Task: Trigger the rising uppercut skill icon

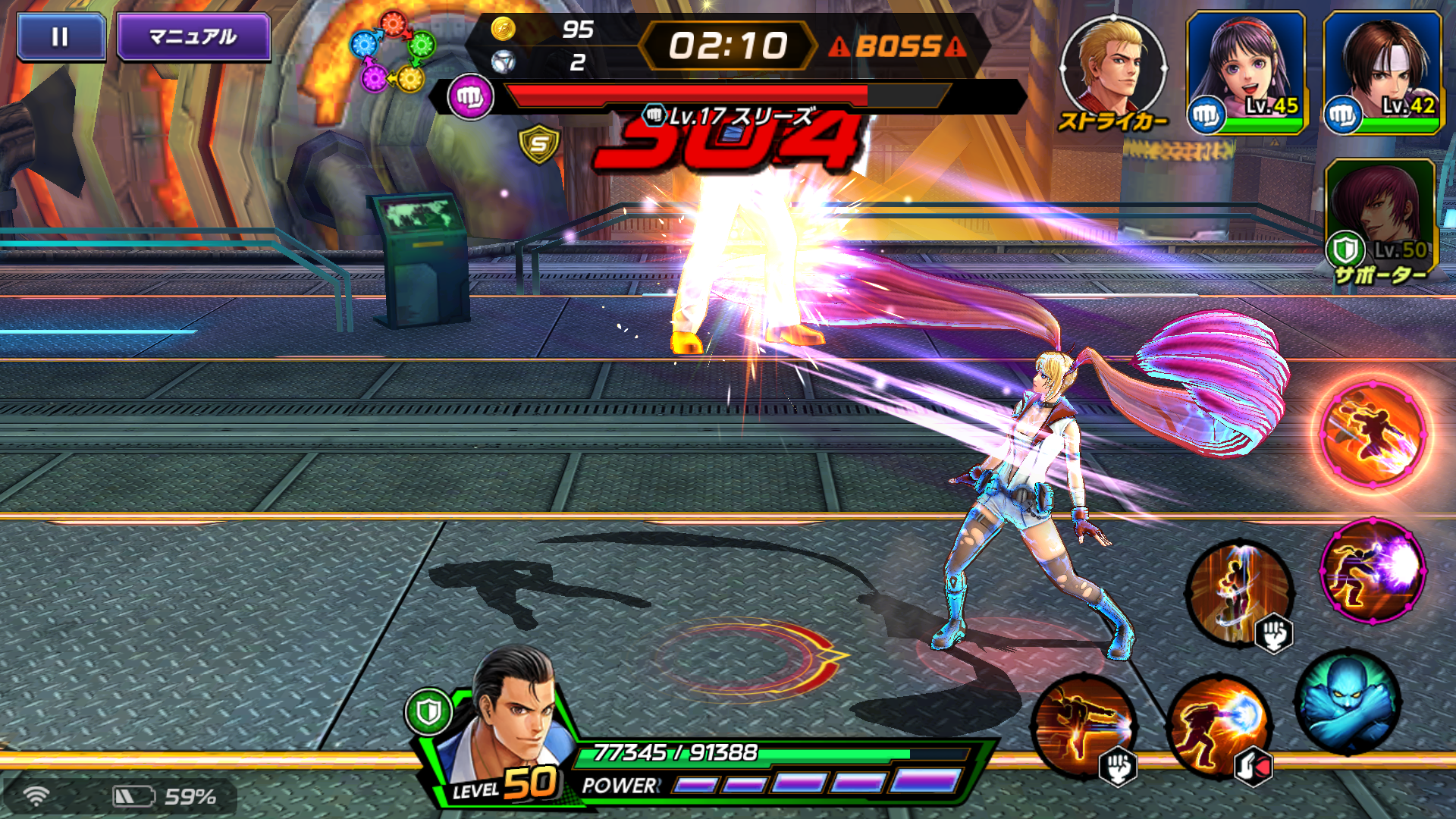Action: point(1240,593)
